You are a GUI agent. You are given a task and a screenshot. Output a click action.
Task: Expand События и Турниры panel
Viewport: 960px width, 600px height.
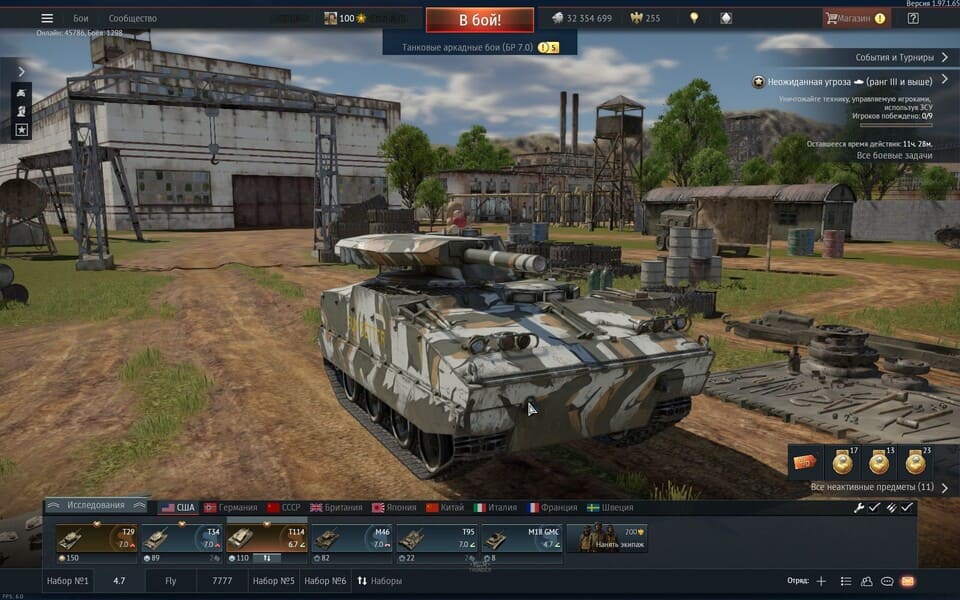point(901,57)
